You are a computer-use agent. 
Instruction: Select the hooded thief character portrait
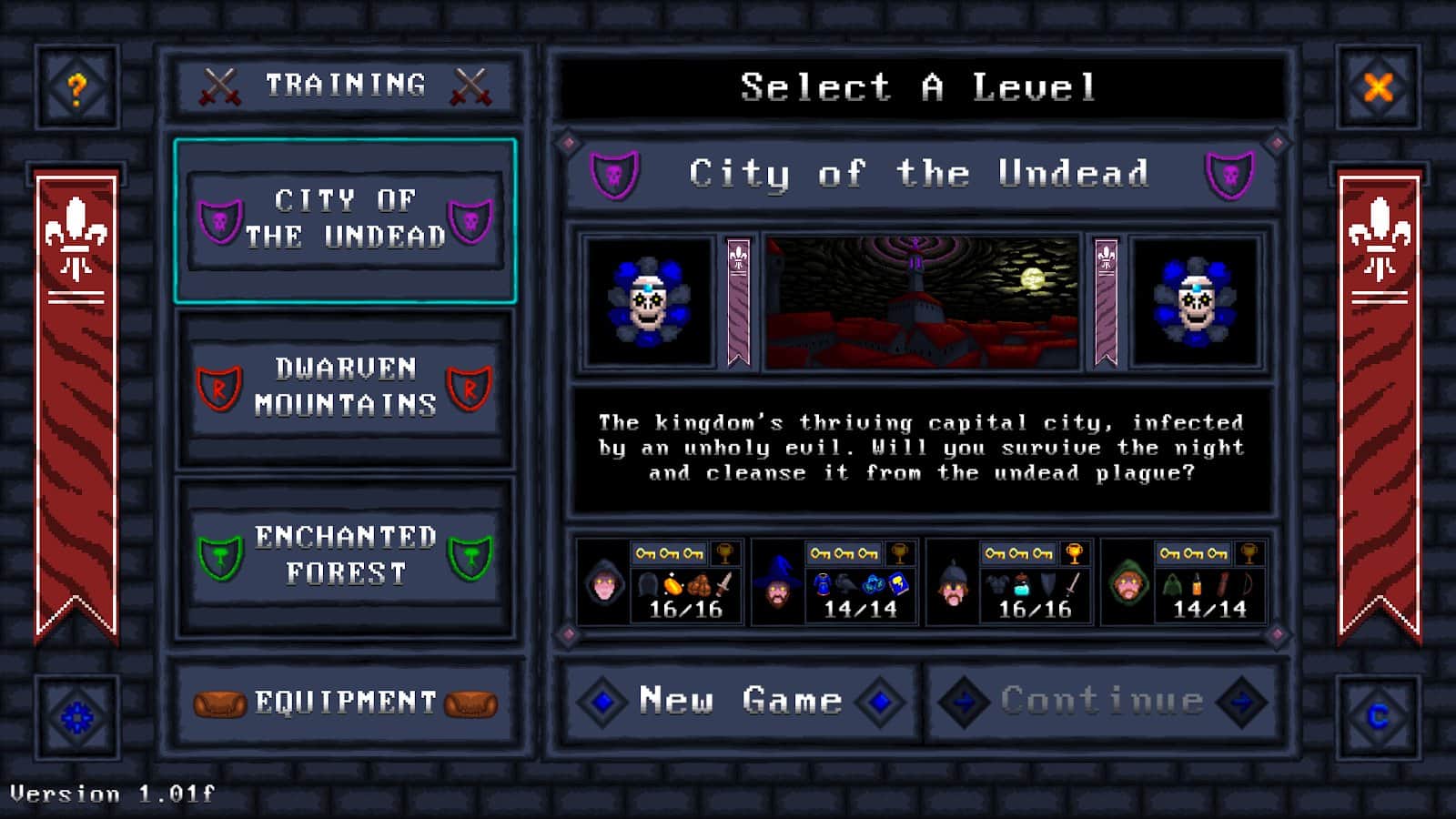click(604, 586)
